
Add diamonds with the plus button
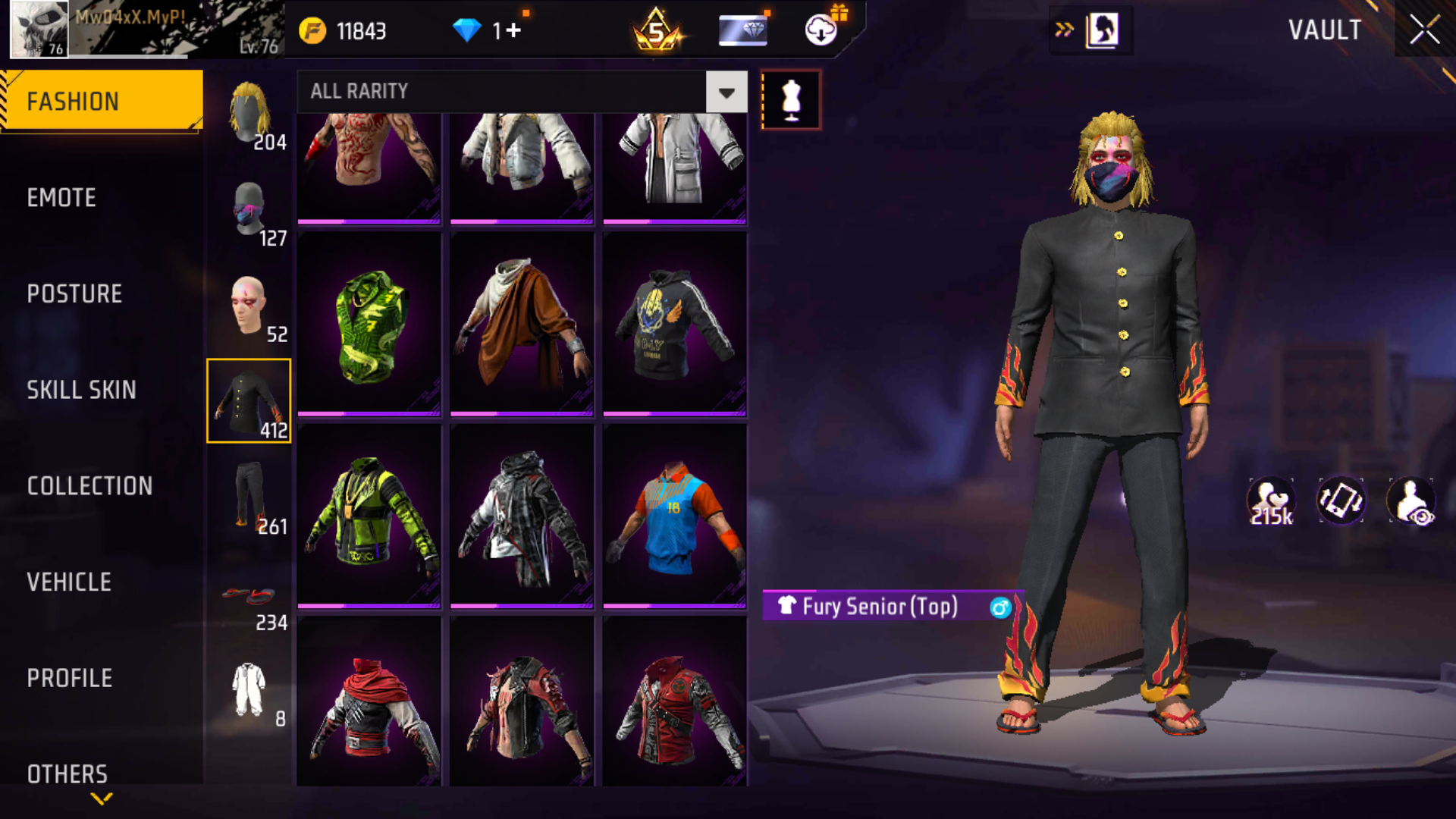point(513,30)
